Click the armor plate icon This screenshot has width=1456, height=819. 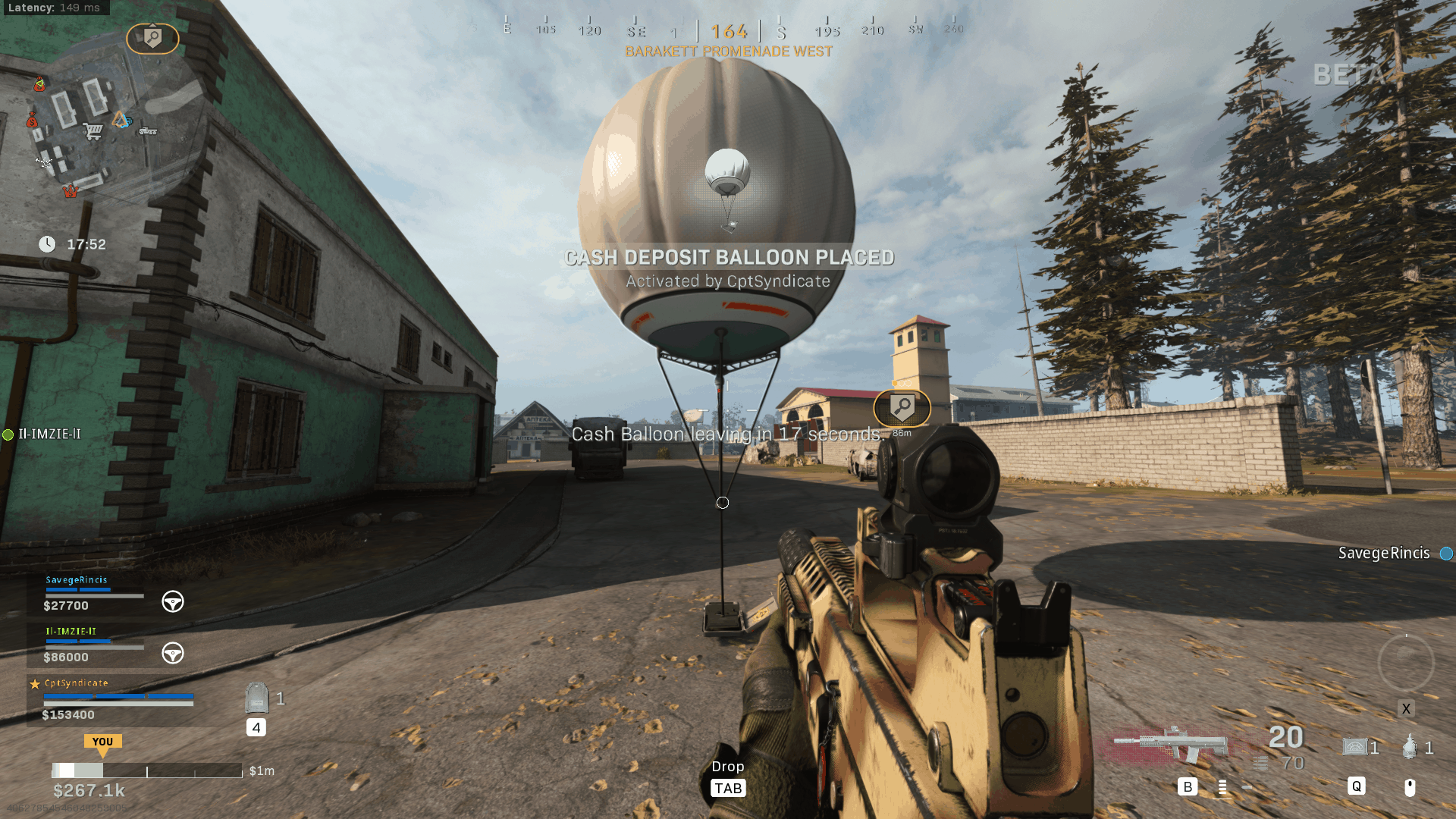point(257,698)
